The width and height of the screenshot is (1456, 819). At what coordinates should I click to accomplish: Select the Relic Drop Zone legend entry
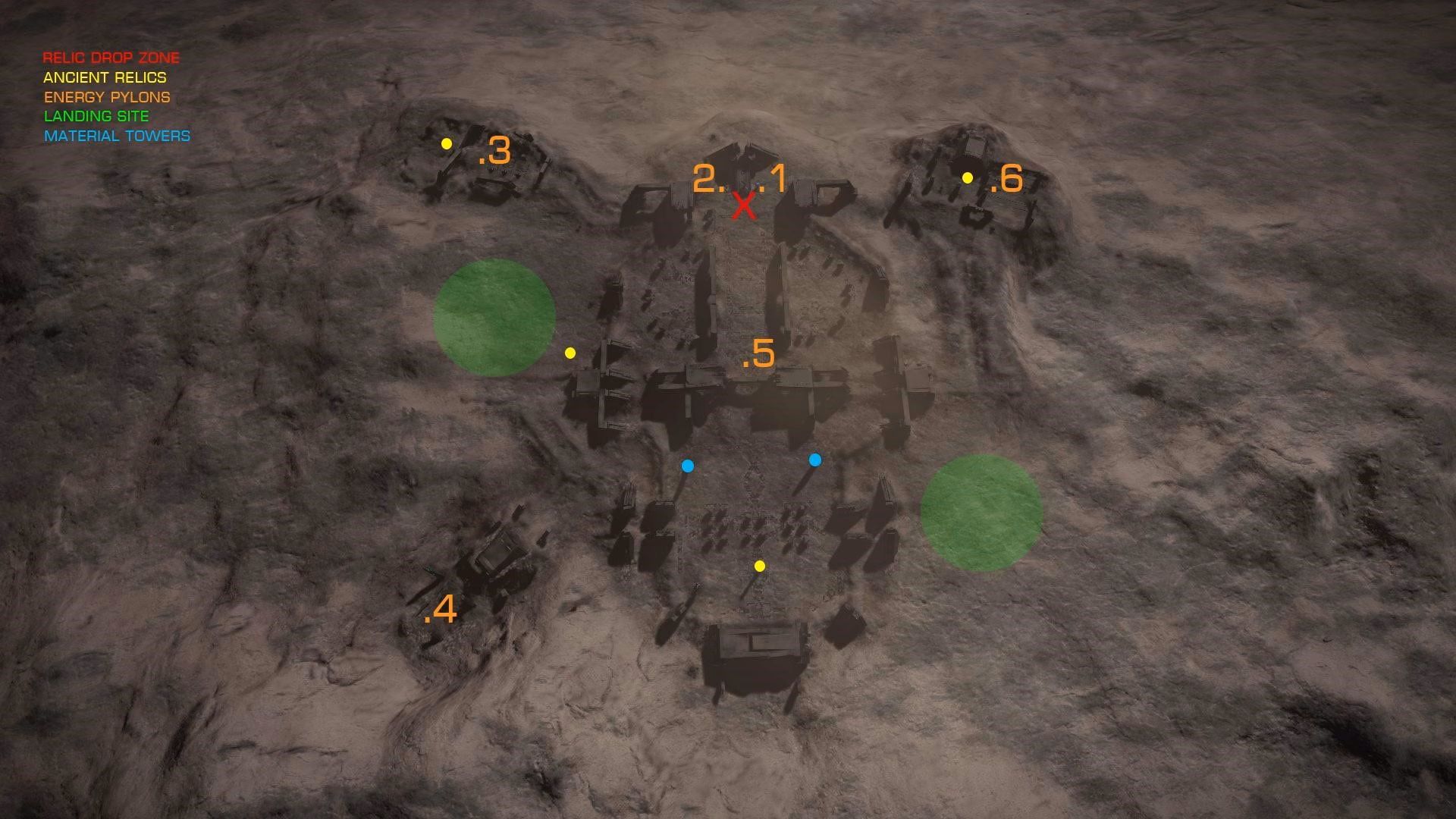(x=111, y=58)
